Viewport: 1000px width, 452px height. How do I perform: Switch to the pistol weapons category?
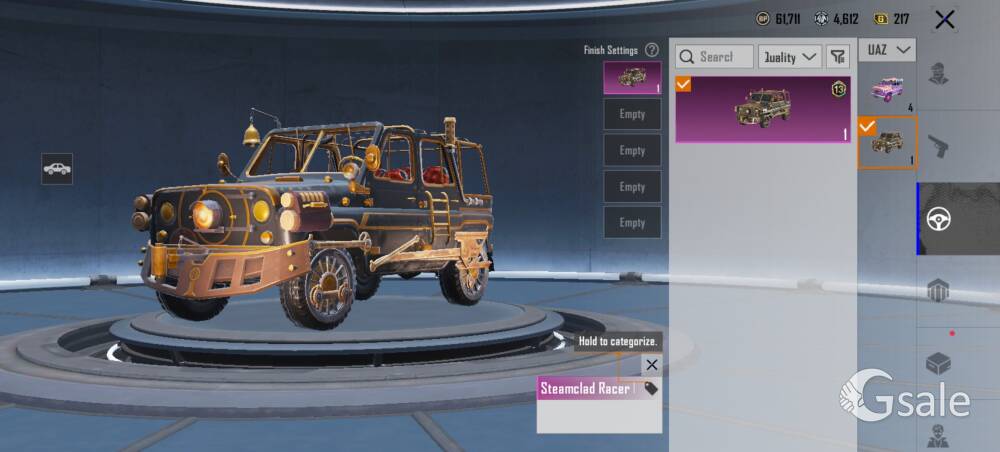pos(939,147)
